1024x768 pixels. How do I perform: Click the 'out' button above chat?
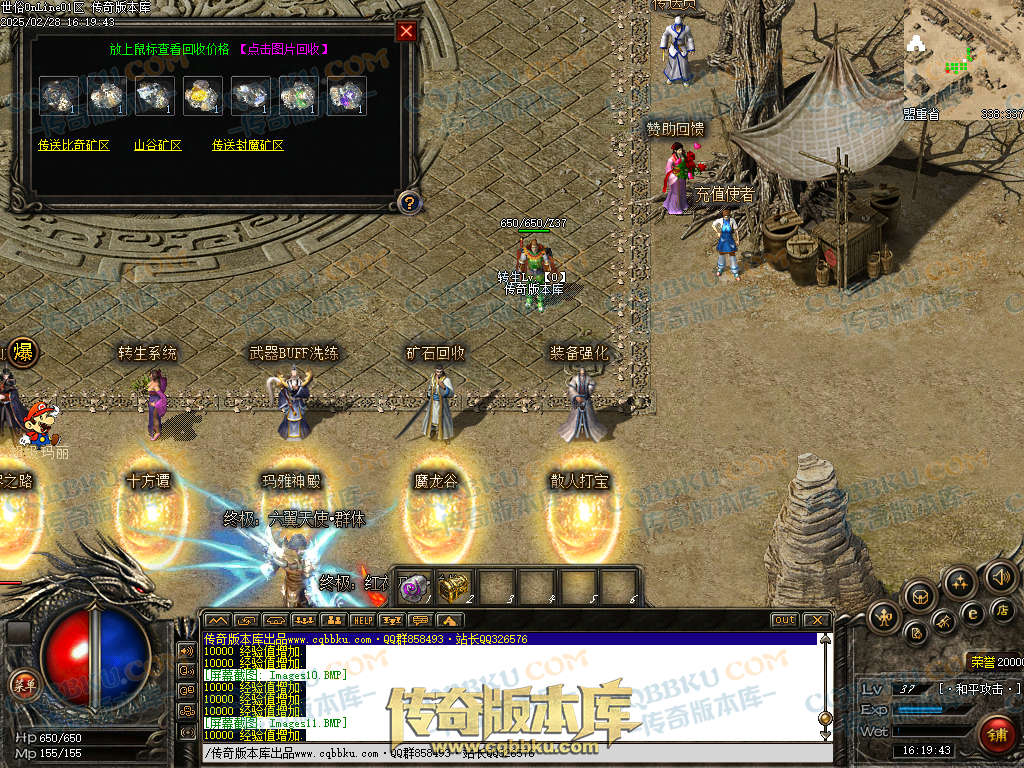(x=785, y=620)
